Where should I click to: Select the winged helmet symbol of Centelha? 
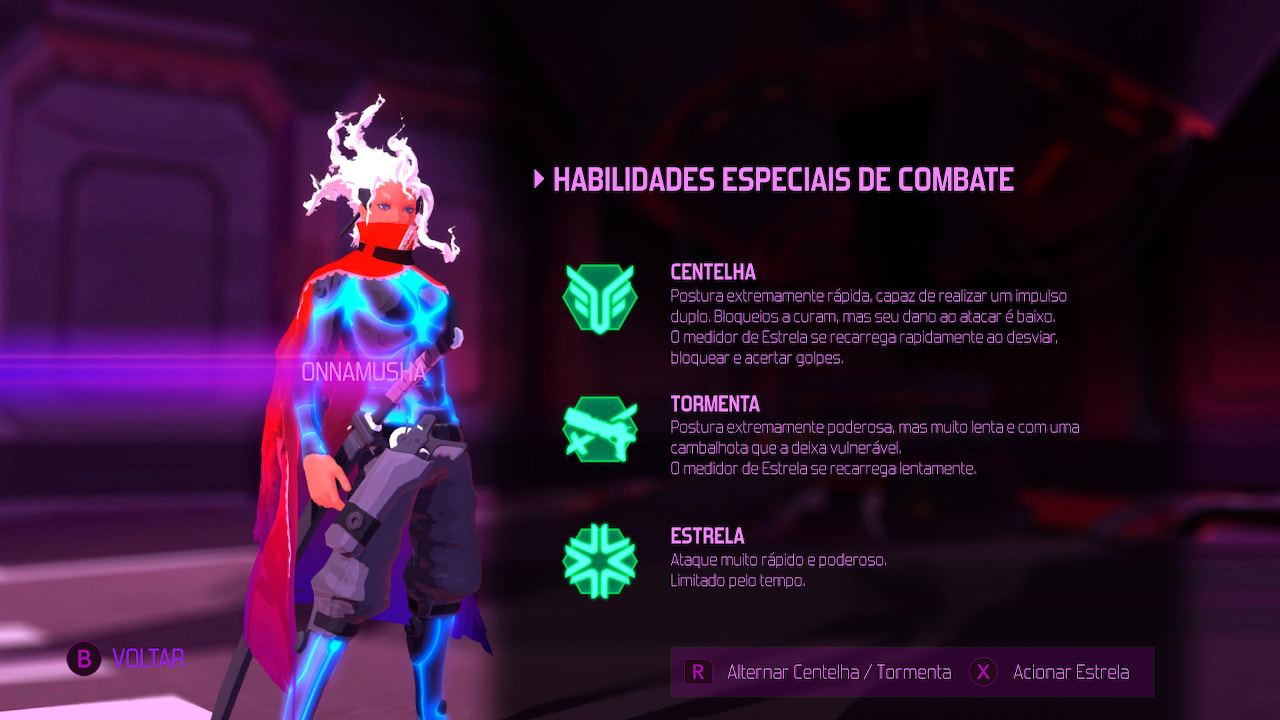tap(601, 297)
